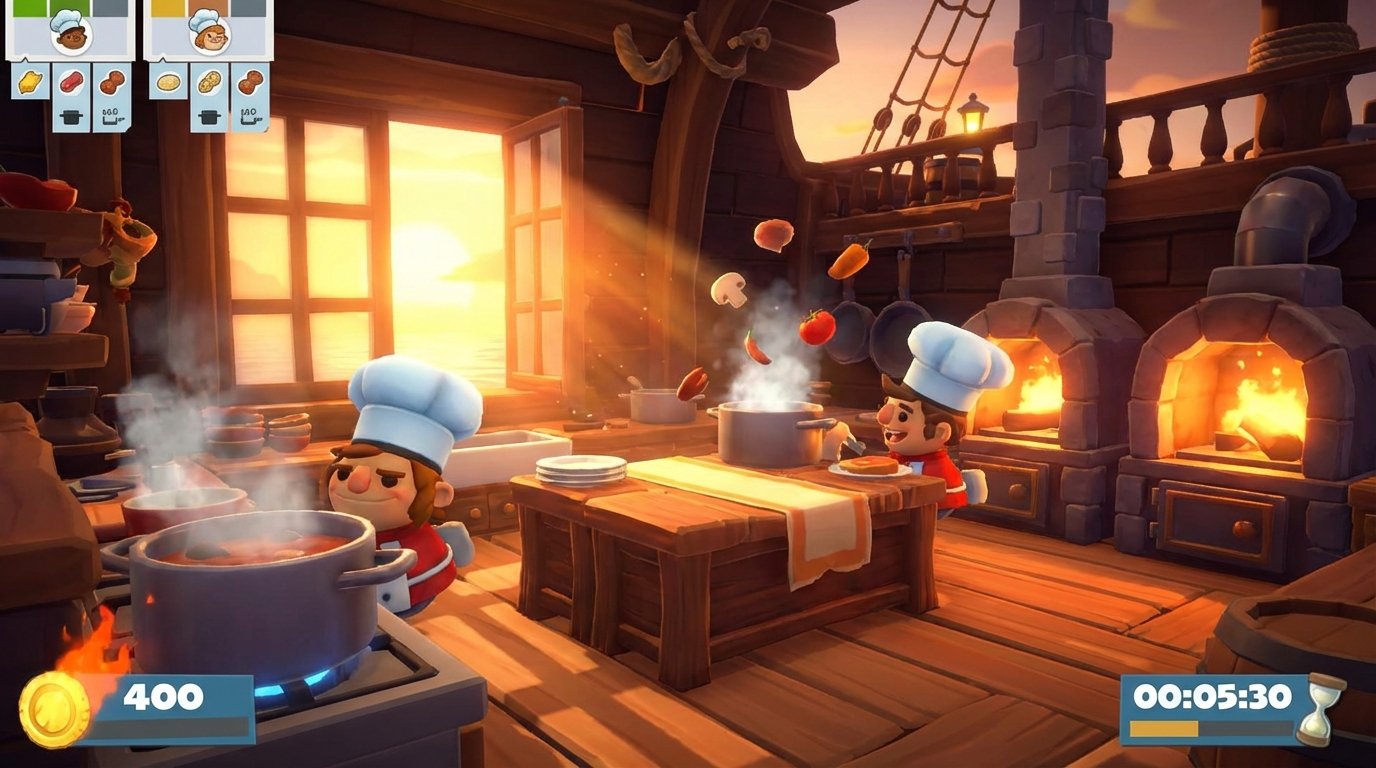1376x768 pixels.
Task: Click the pasta ingredient icon on the left order
Action: (x=30, y=80)
